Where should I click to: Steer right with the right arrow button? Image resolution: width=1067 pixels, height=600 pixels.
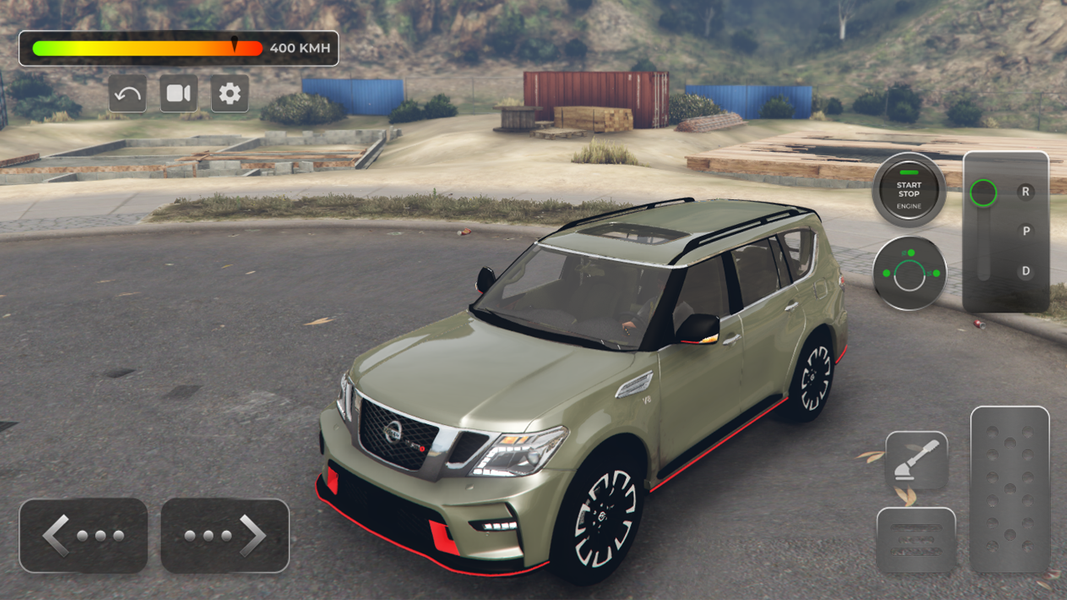(x=225, y=536)
